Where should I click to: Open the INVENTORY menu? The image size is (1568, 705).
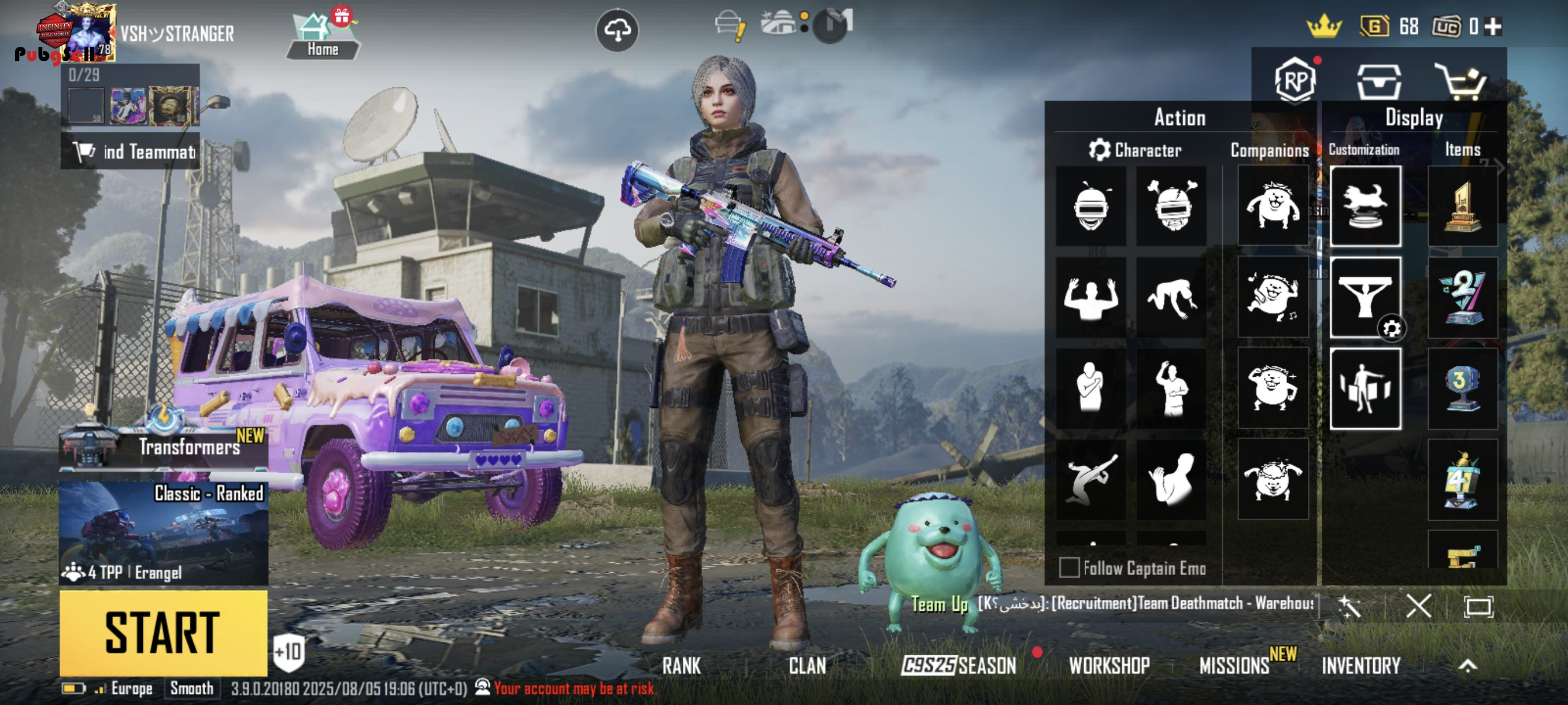click(x=1361, y=666)
